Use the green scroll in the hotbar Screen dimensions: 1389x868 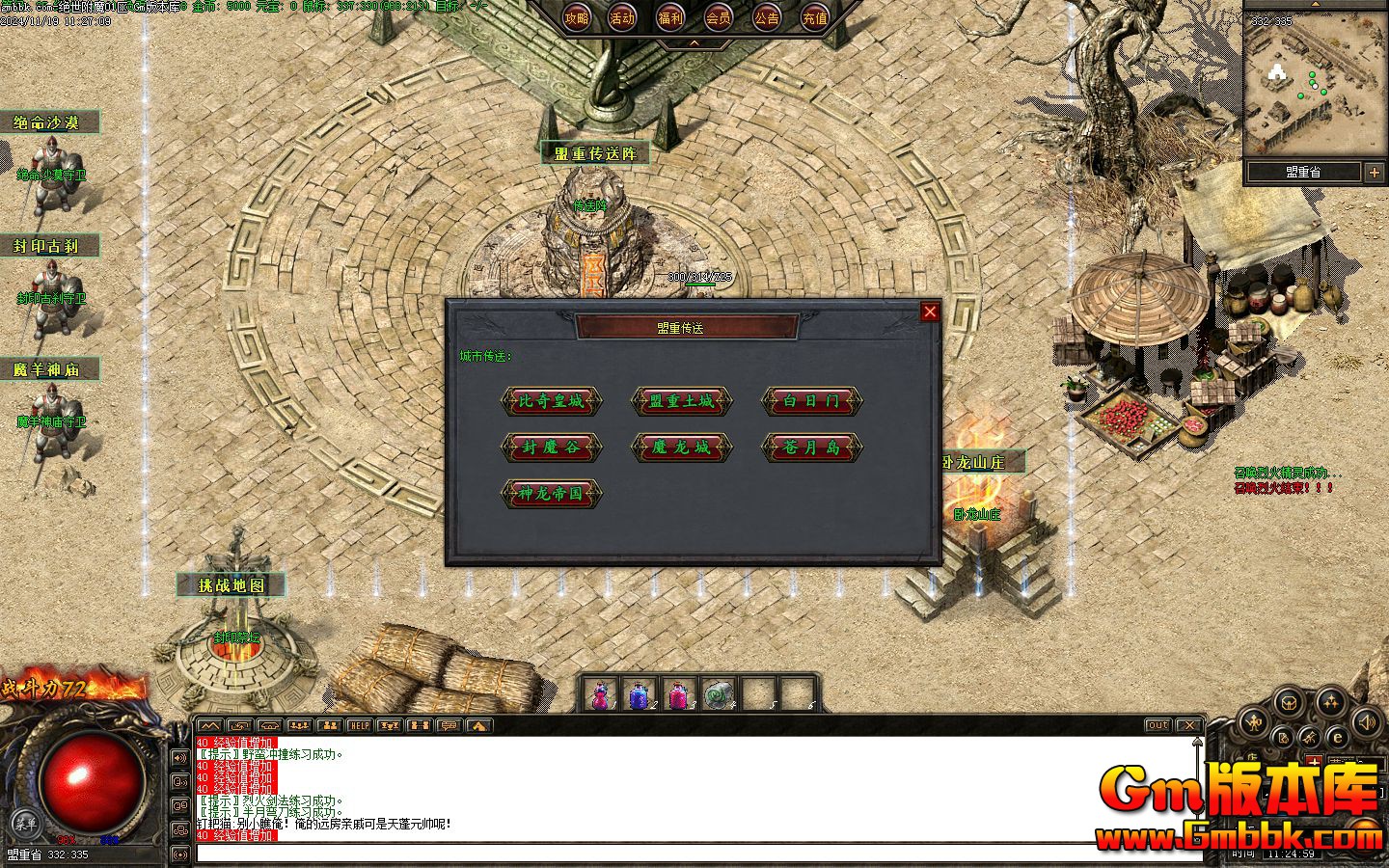[x=718, y=694]
